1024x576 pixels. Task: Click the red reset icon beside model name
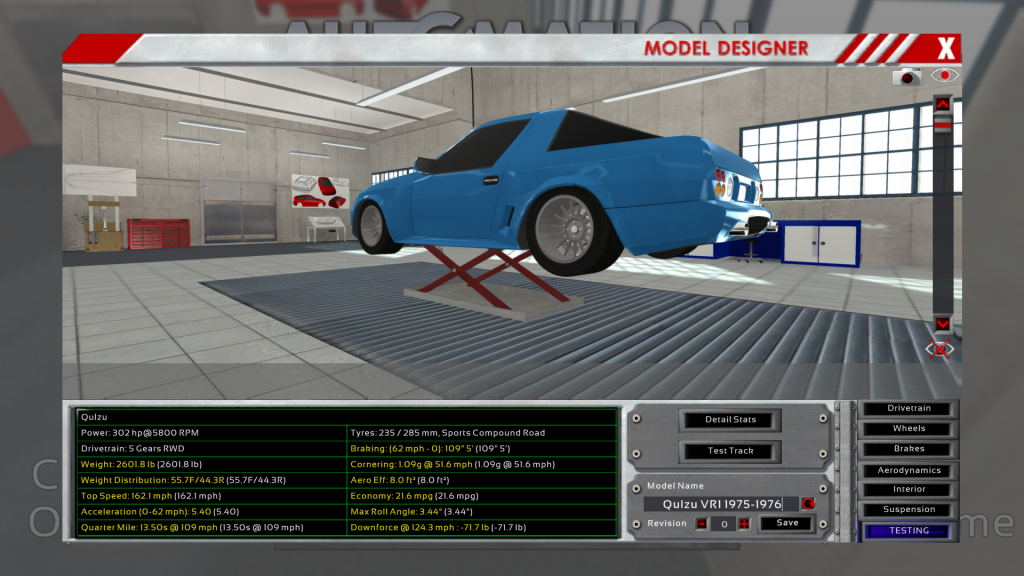[808, 504]
